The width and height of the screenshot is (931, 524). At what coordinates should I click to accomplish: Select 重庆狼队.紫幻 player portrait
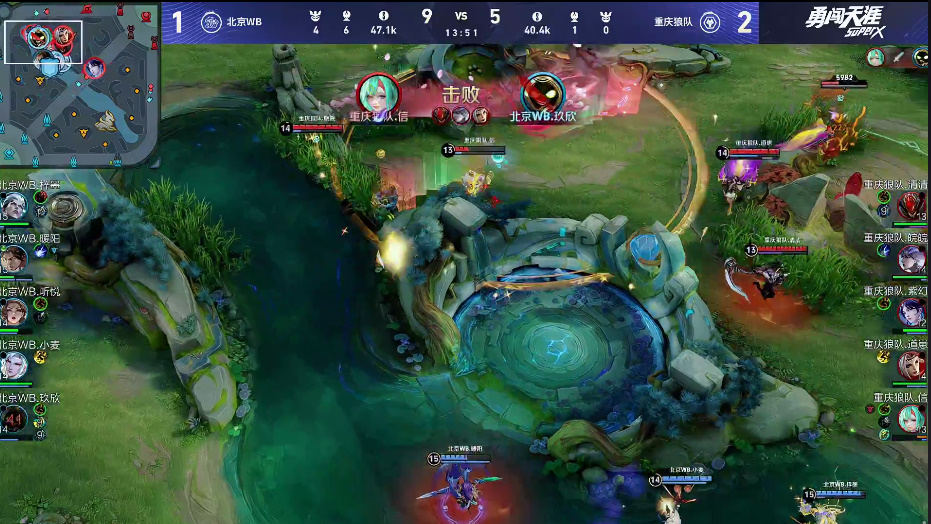911,312
